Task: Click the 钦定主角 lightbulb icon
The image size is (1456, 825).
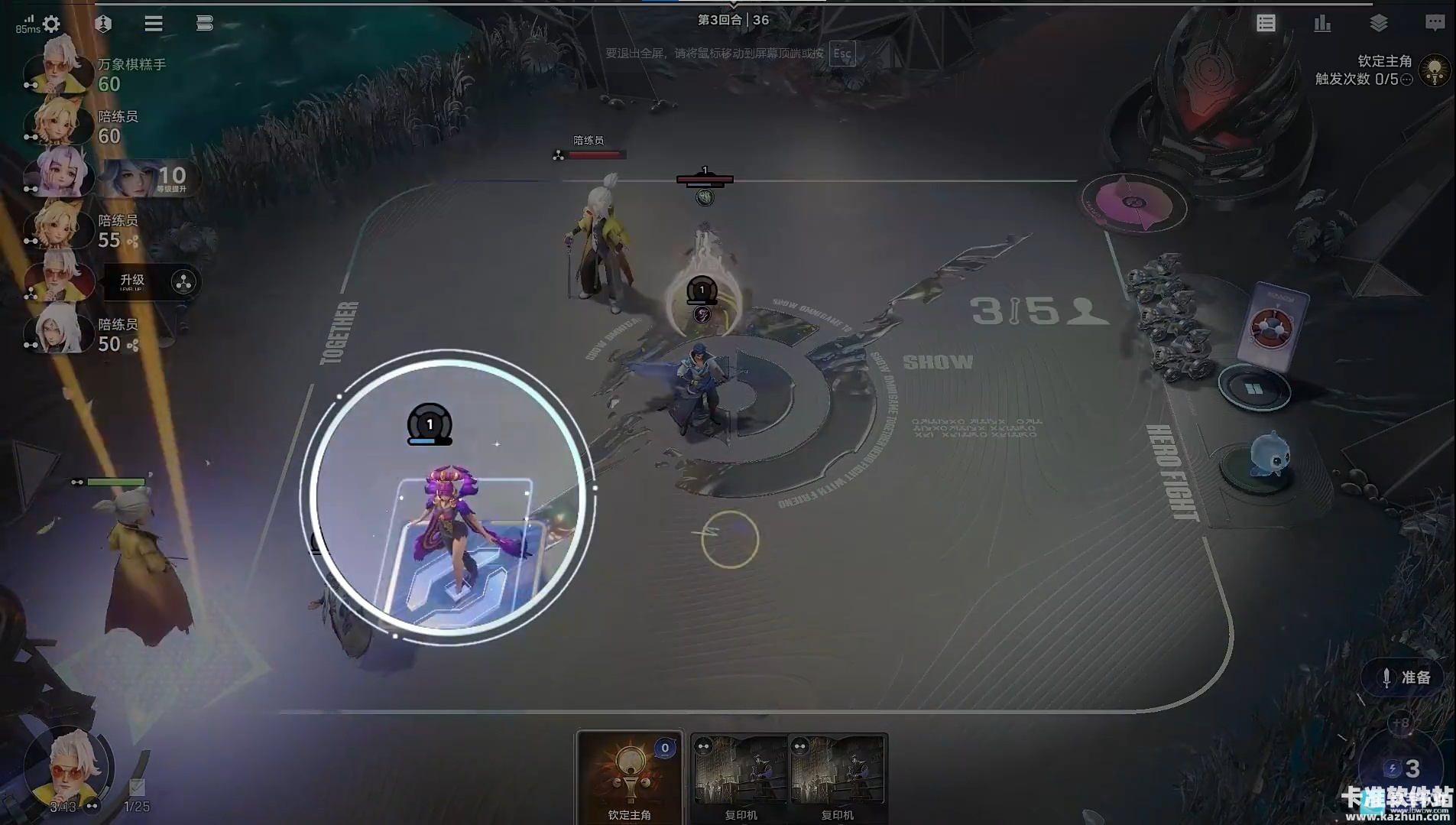Action: [1435, 71]
